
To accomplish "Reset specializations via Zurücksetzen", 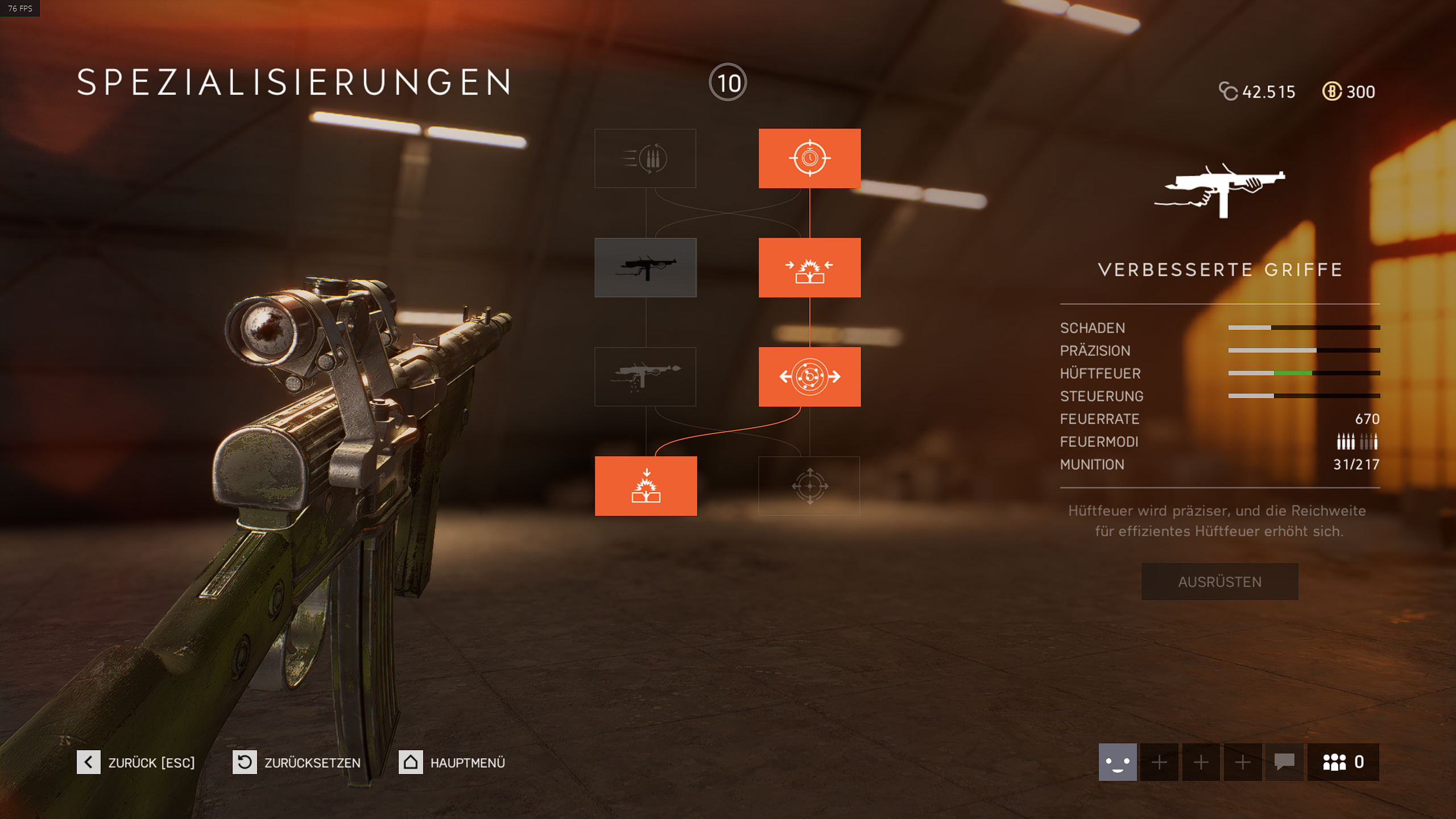I will click(297, 762).
